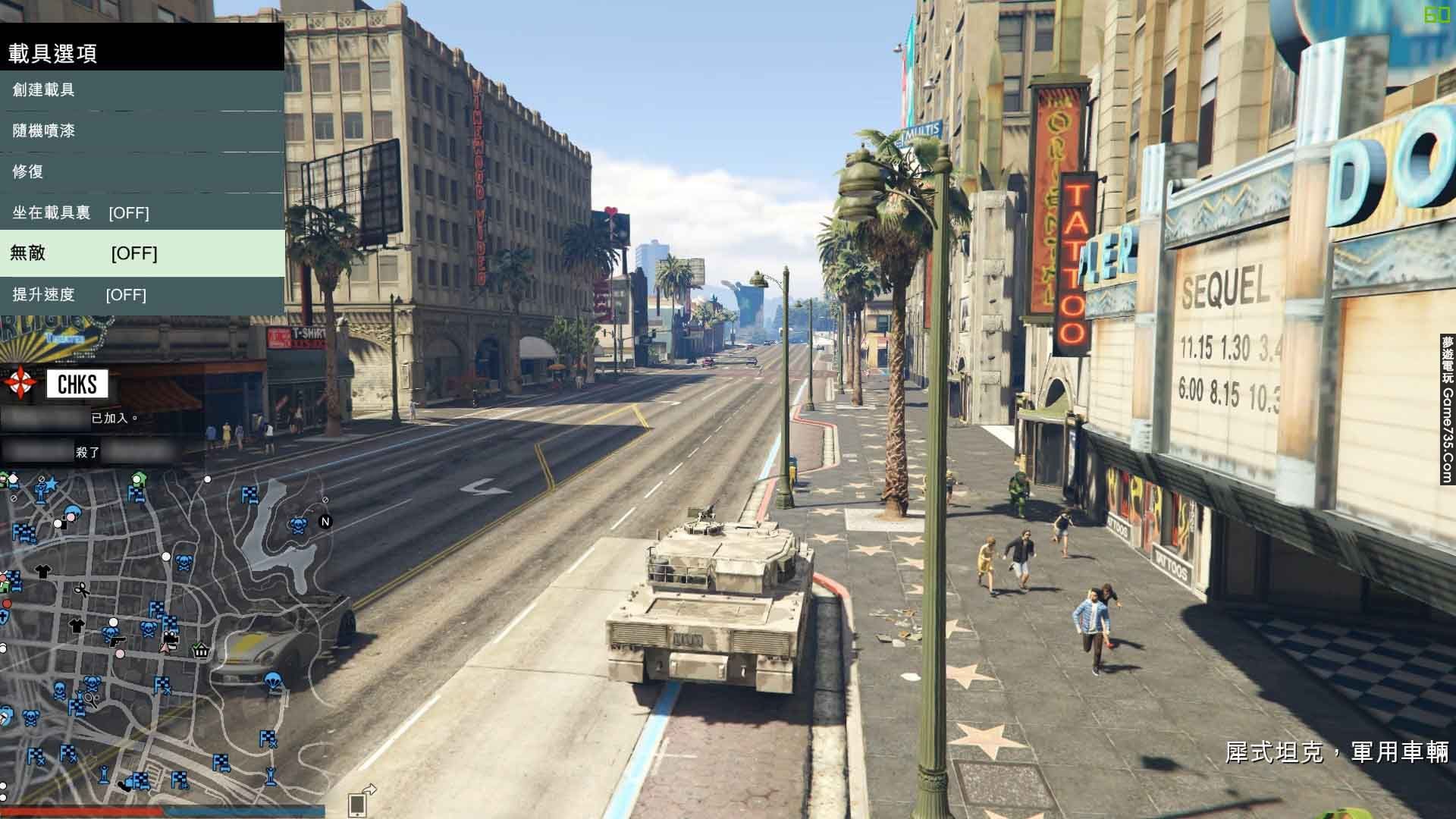The width and height of the screenshot is (1456, 819).
Task: Select the pistol gun shop marker on the minimap
Action: click(x=118, y=642)
